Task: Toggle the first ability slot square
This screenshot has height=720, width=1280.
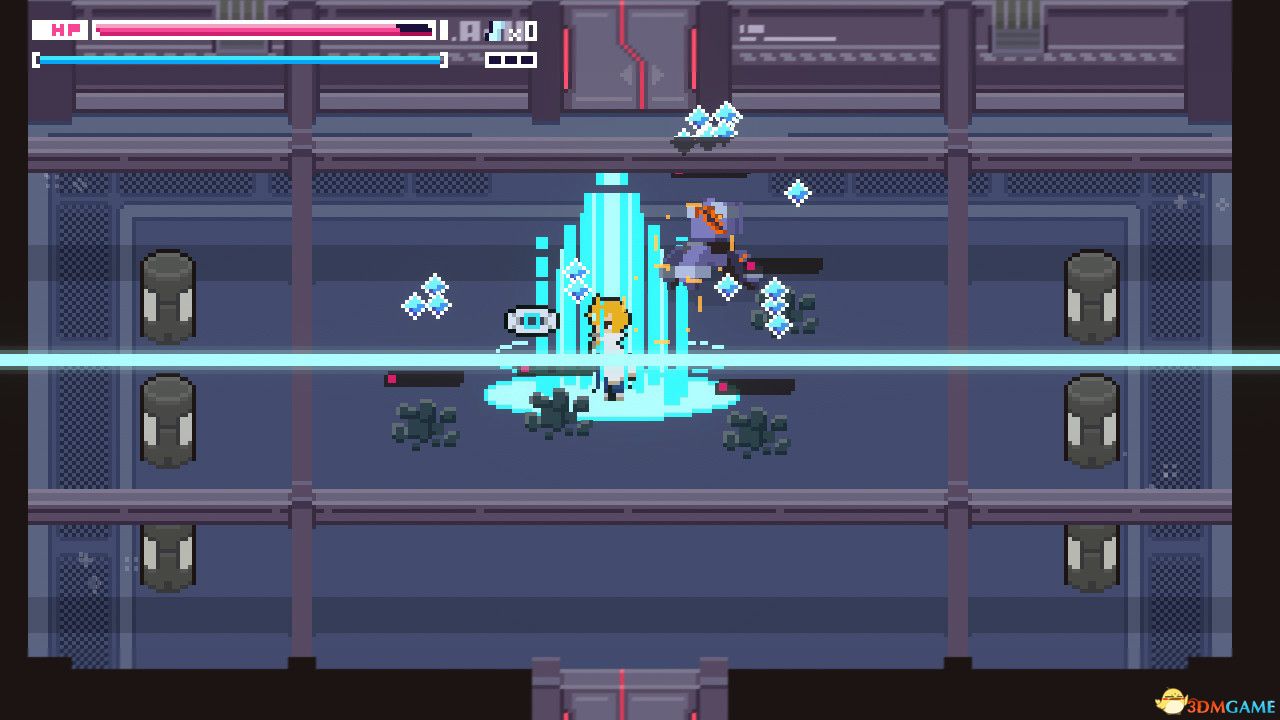Action: point(493,60)
